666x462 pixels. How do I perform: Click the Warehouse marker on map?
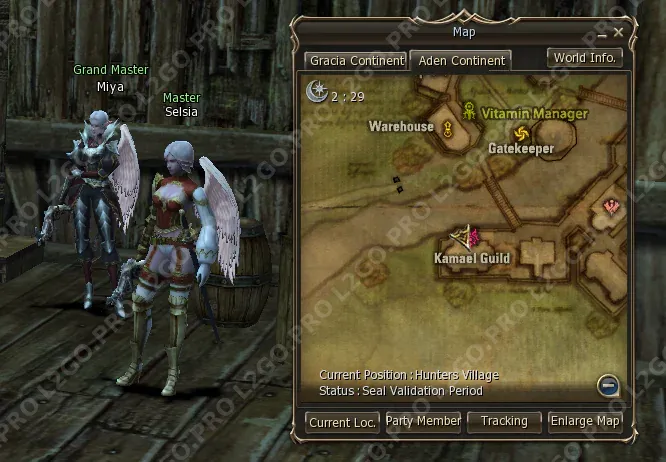click(448, 127)
